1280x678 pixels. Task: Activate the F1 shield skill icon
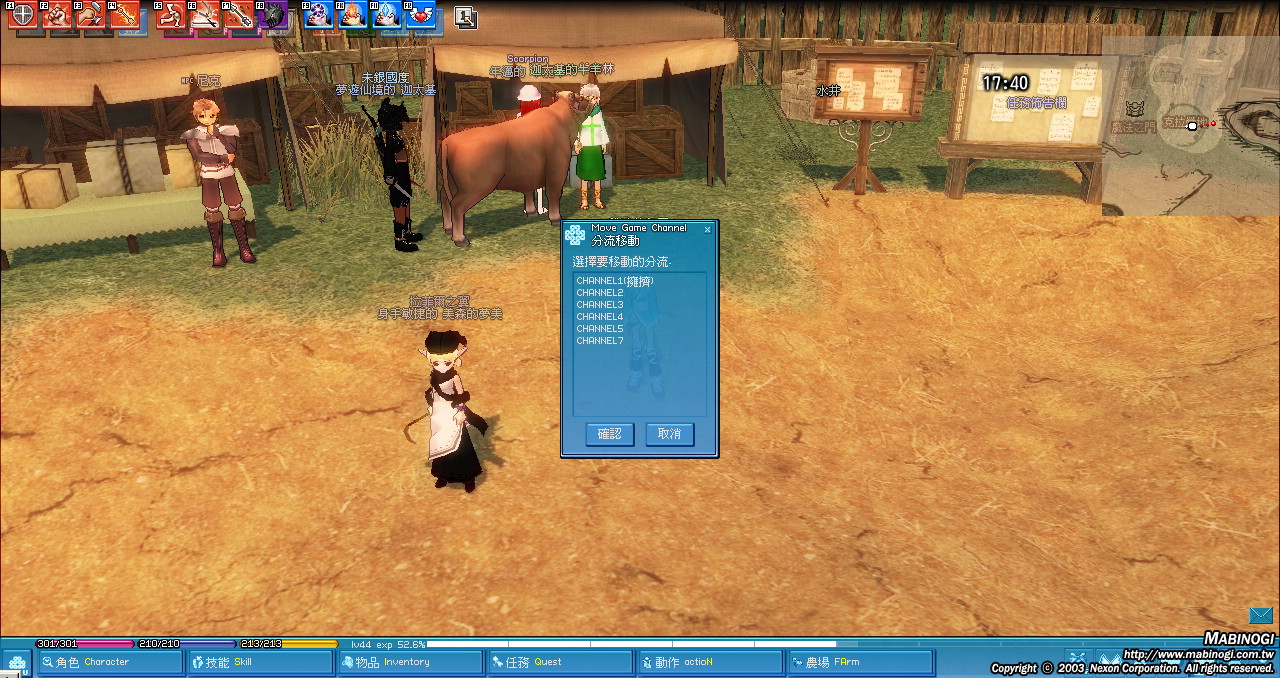pyautogui.click(x=22, y=15)
